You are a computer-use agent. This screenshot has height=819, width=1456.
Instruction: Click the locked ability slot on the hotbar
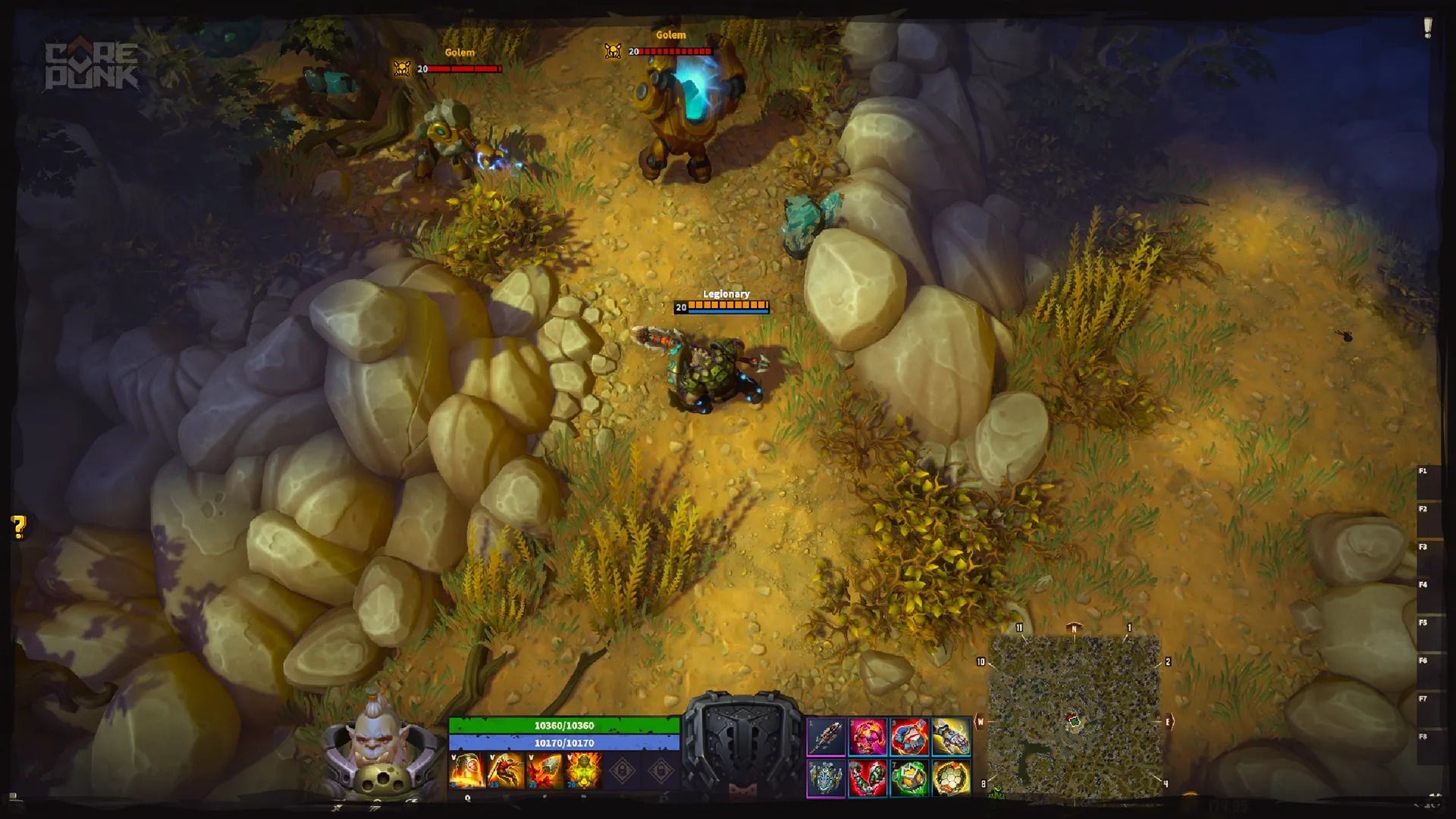pyautogui.click(x=623, y=768)
